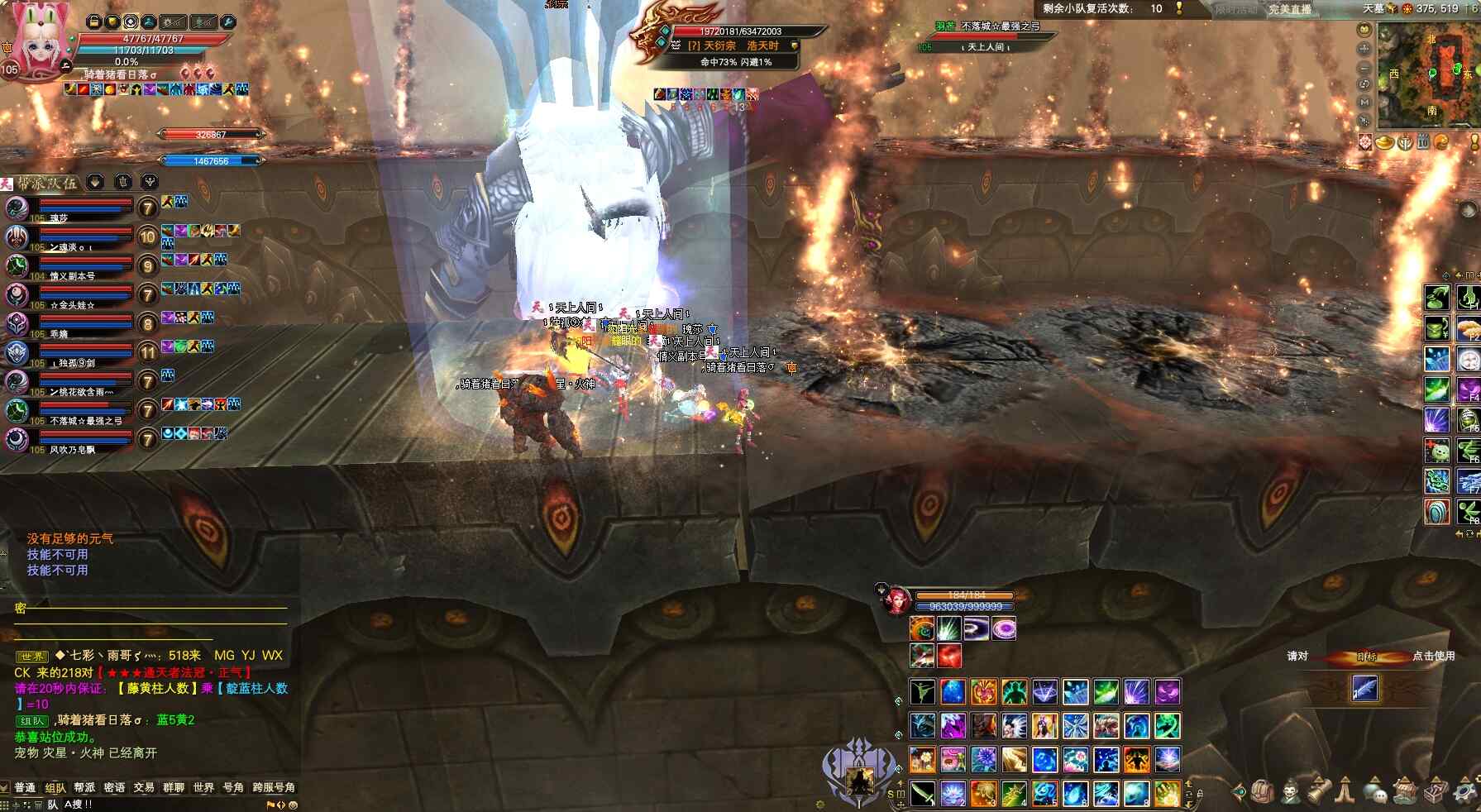Use the blue feather item slot
Screen dimensions: 1481x812
tap(1364, 688)
